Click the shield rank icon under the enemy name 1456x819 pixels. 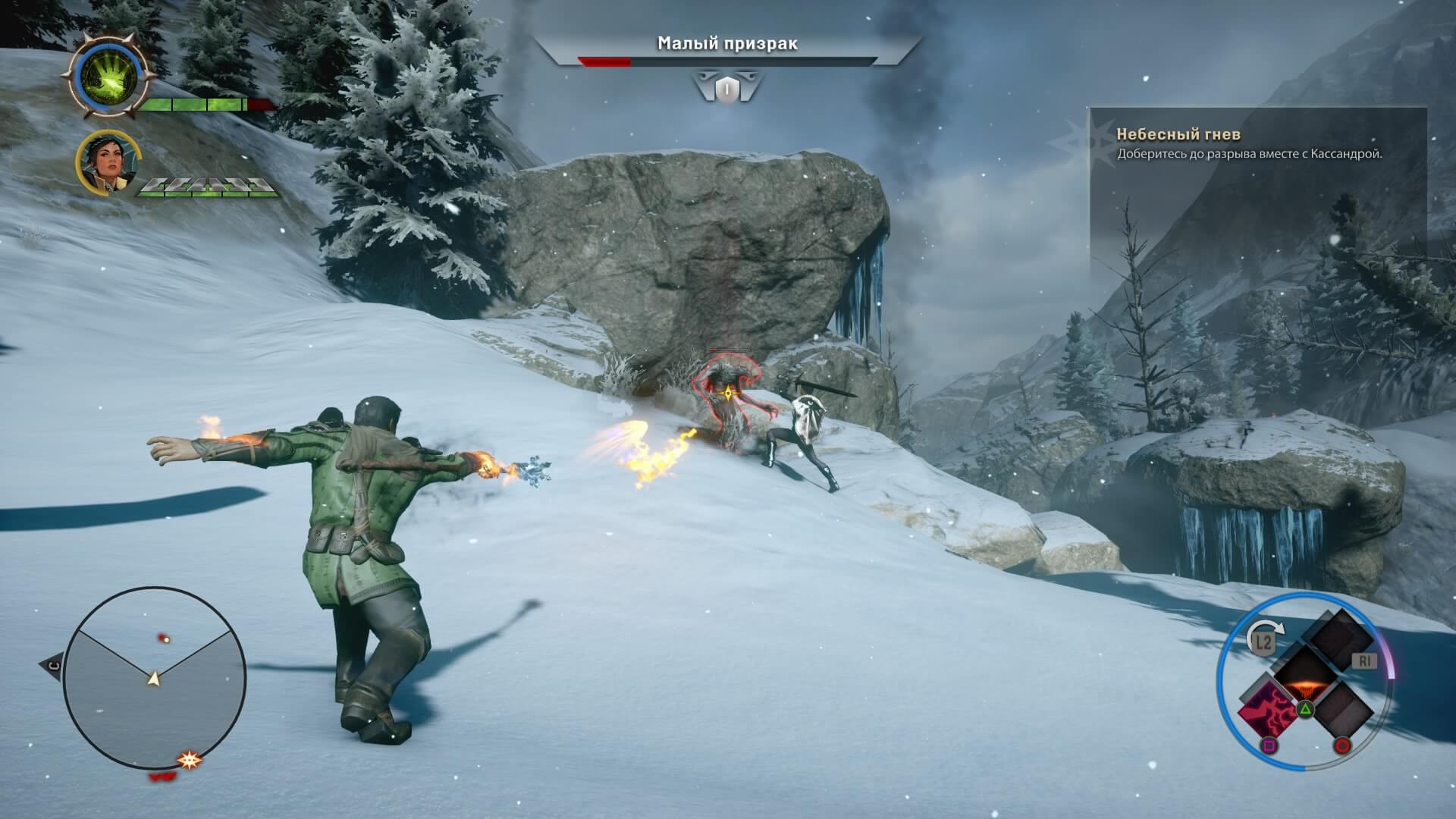pyautogui.click(x=726, y=87)
